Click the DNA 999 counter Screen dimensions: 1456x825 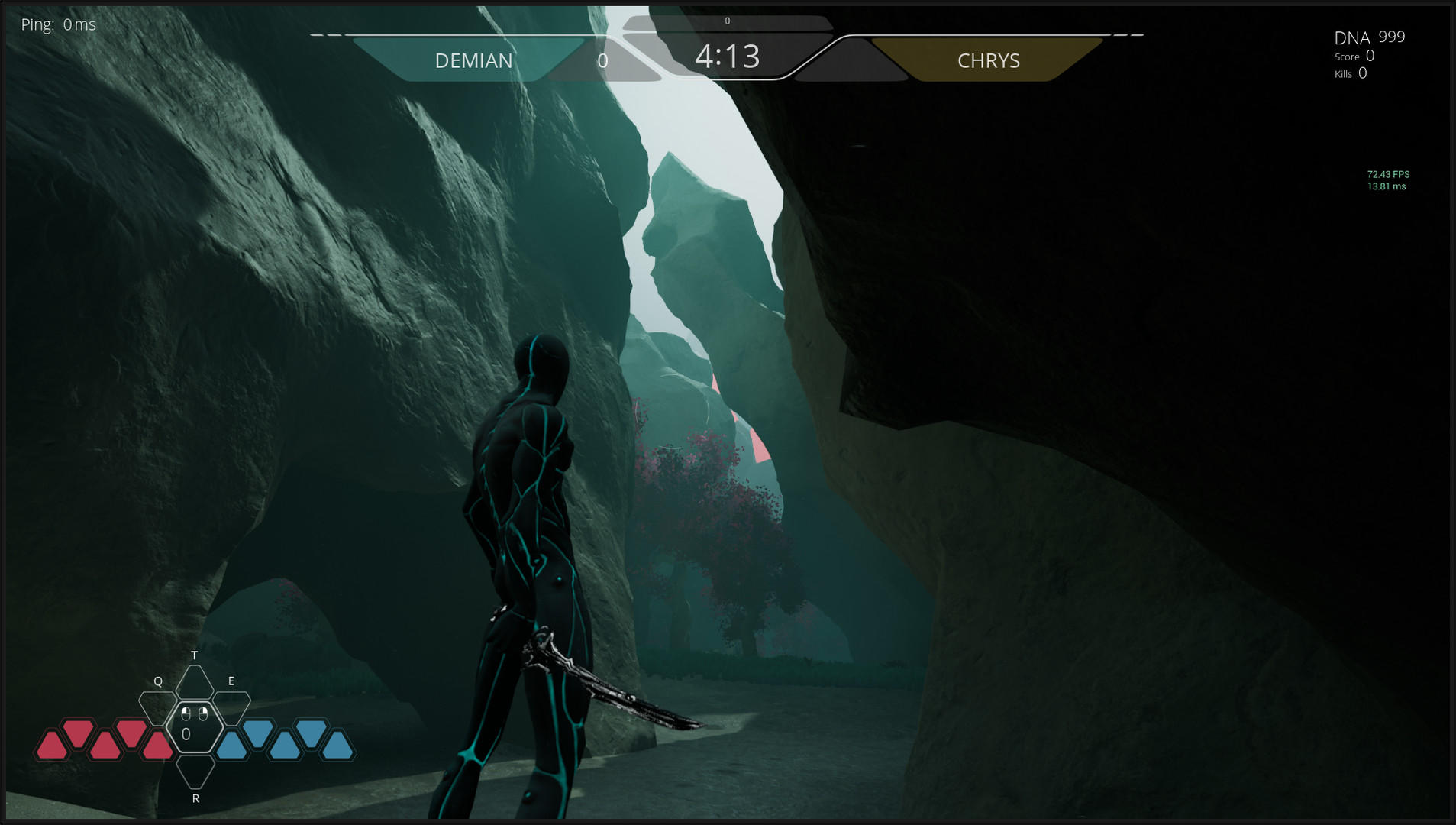[x=1368, y=36]
